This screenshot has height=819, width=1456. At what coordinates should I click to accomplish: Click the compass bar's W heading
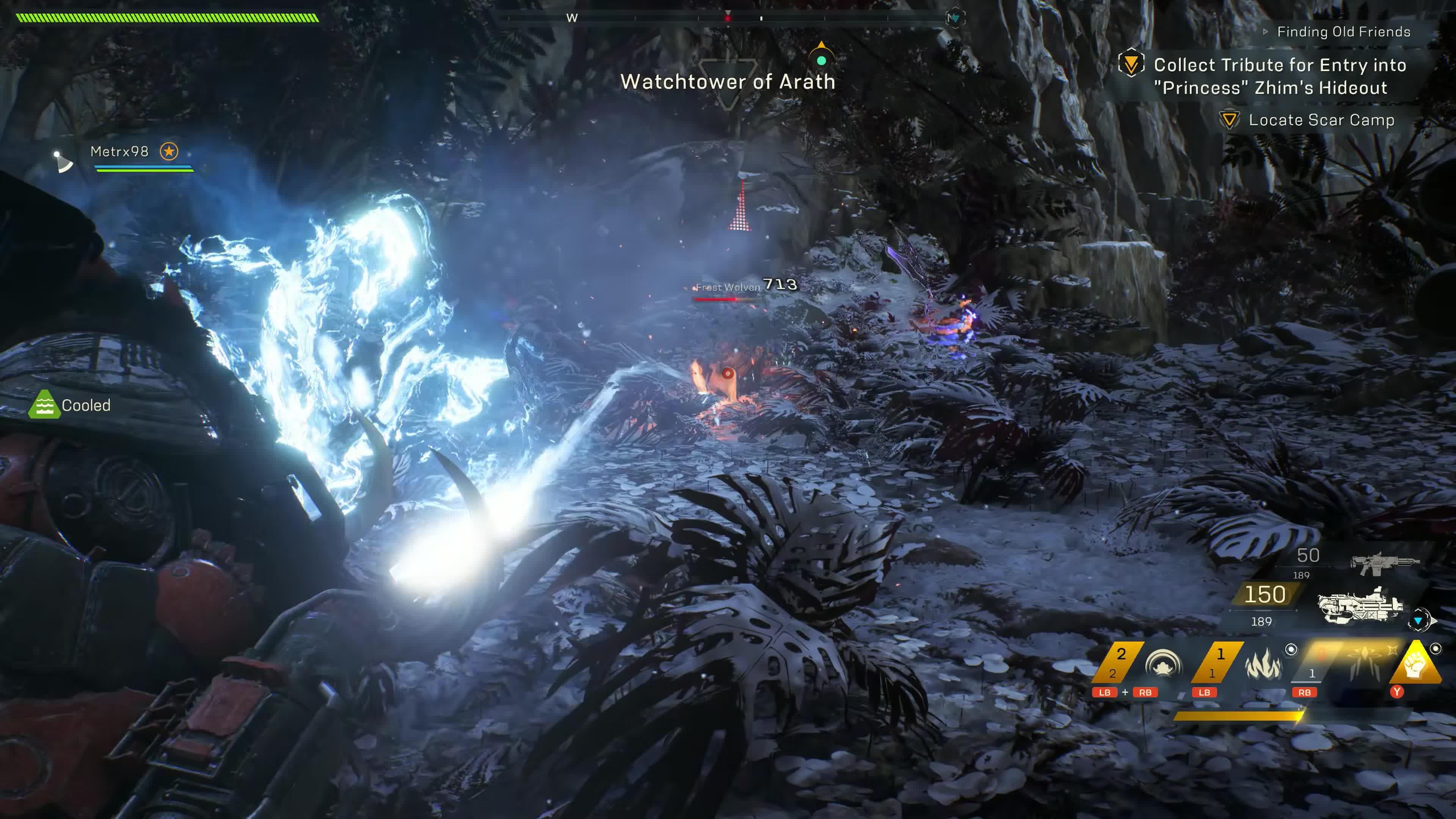pyautogui.click(x=571, y=18)
